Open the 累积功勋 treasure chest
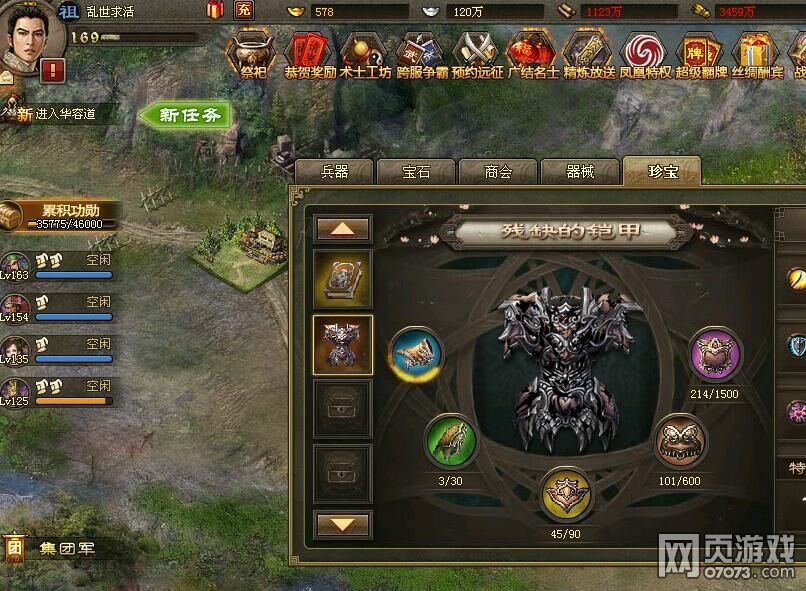806x591 pixels. [12, 216]
